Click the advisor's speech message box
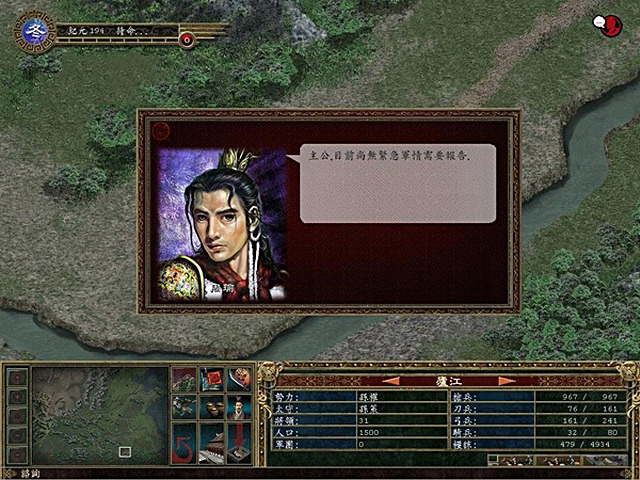 pos(397,182)
